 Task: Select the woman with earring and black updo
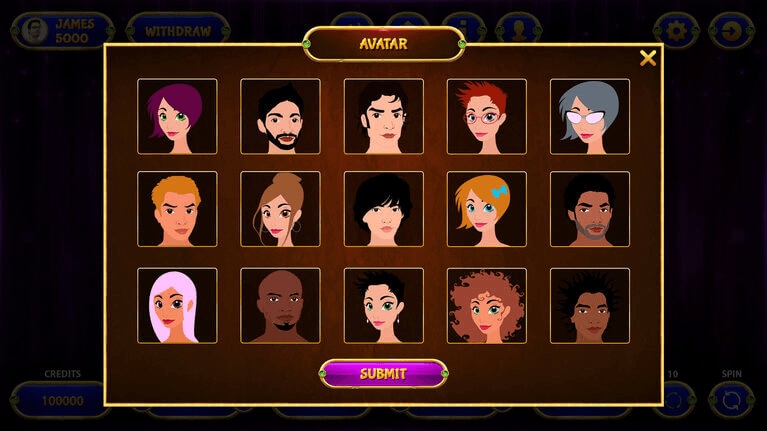383,305
